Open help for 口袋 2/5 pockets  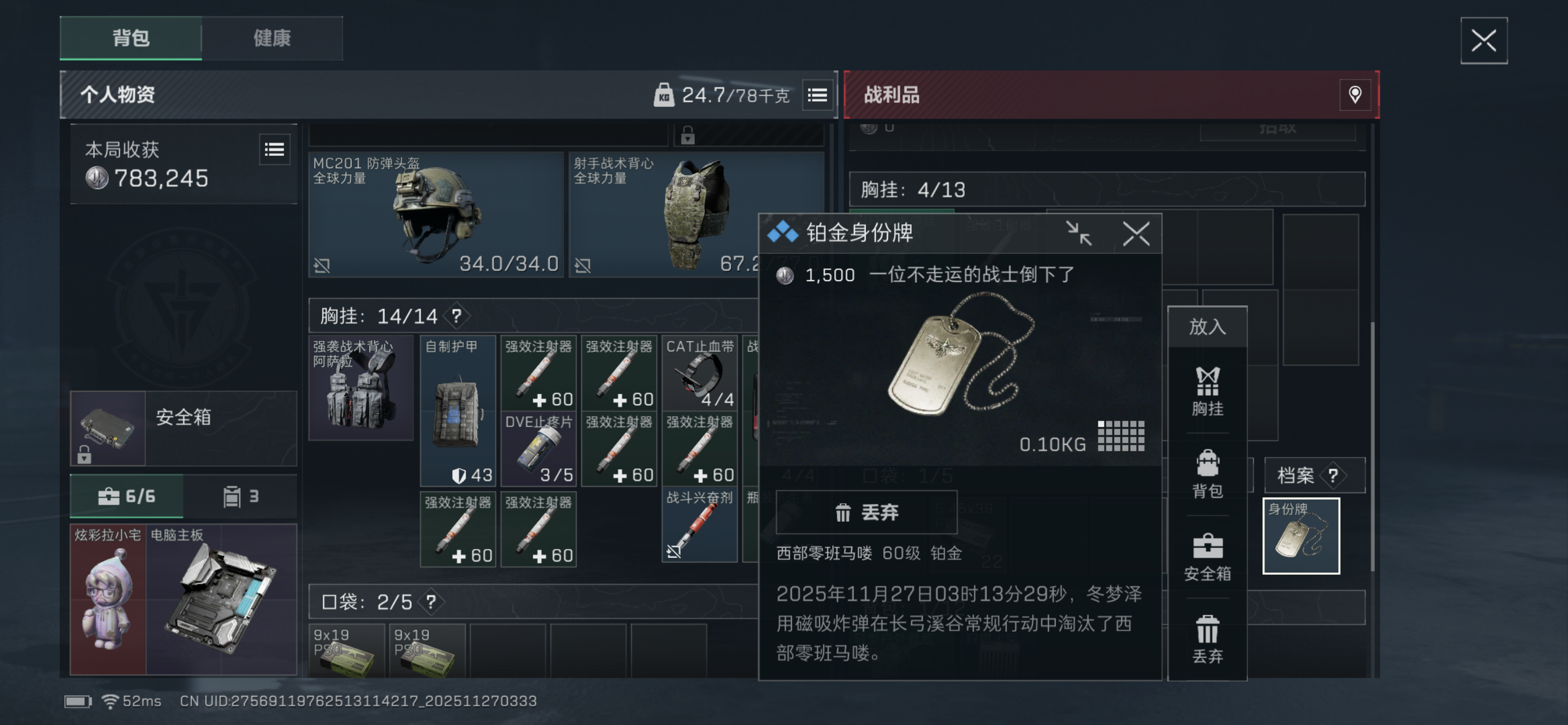431,602
